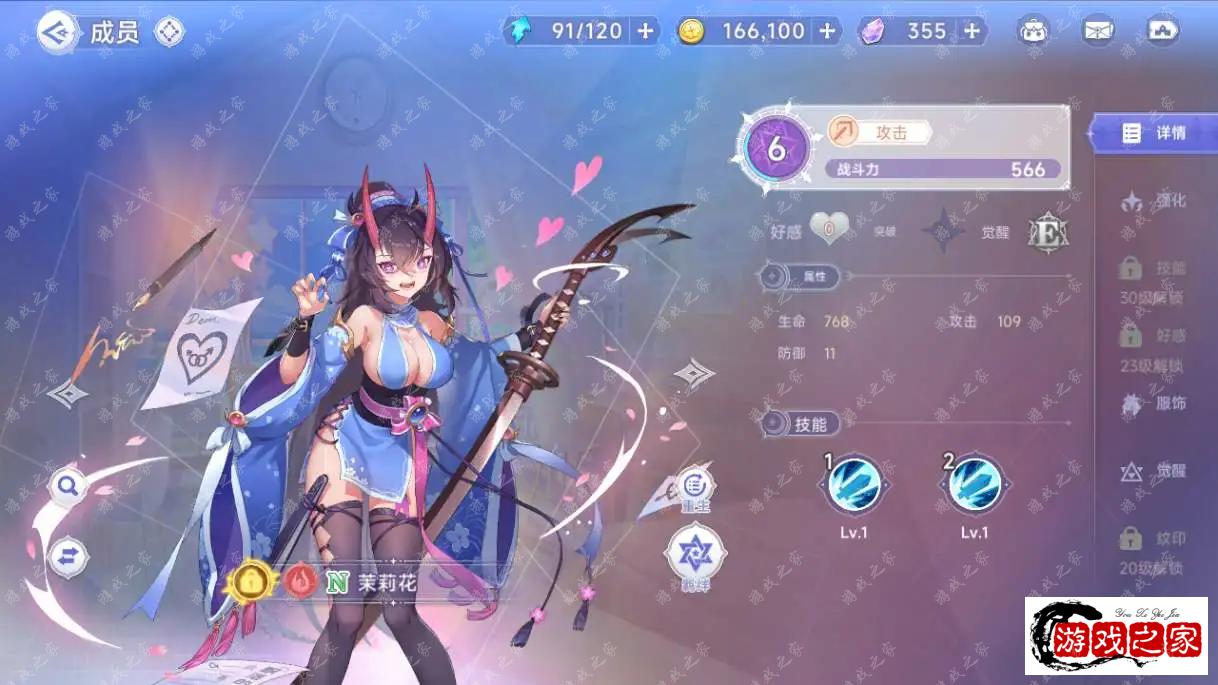Toggle the golden lock on 茉莉花
Image resolution: width=1218 pixels, height=685 pixels.
coord(251,579)
